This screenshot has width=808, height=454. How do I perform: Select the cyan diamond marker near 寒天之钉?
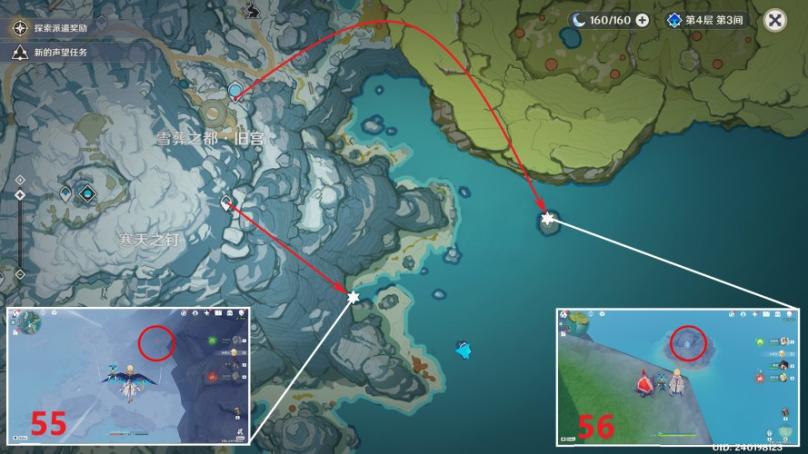(88, 193)
